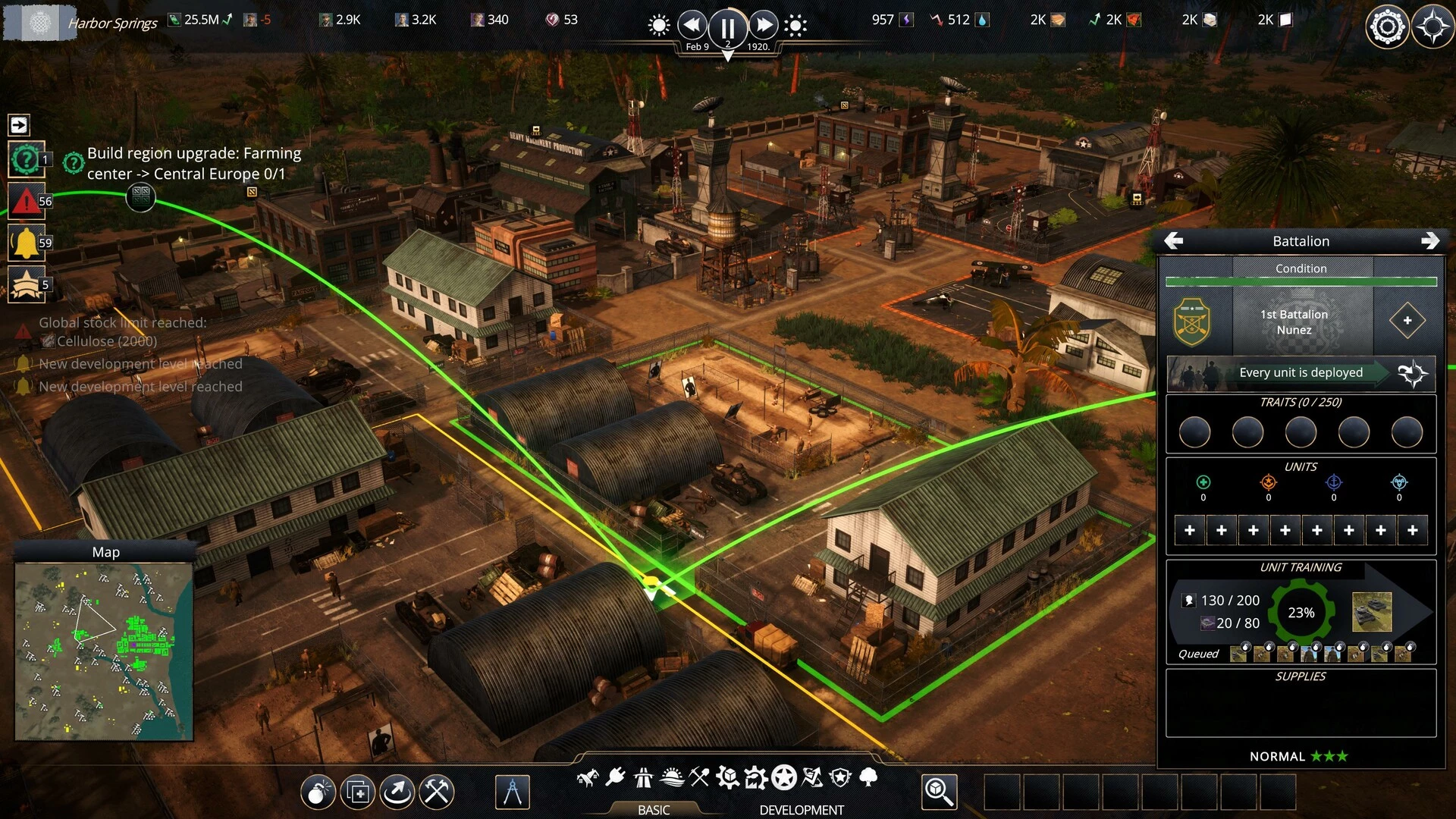This screenshot has height=819, width=1456.
Task: Switch to the Basic tab
Action: click(653, 809)
